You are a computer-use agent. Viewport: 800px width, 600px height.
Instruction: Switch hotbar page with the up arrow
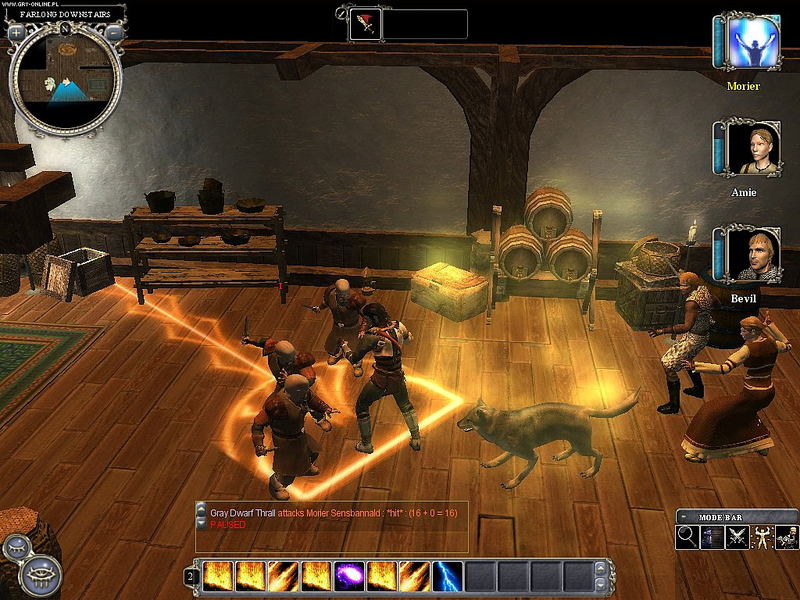[x=600, y=569]
